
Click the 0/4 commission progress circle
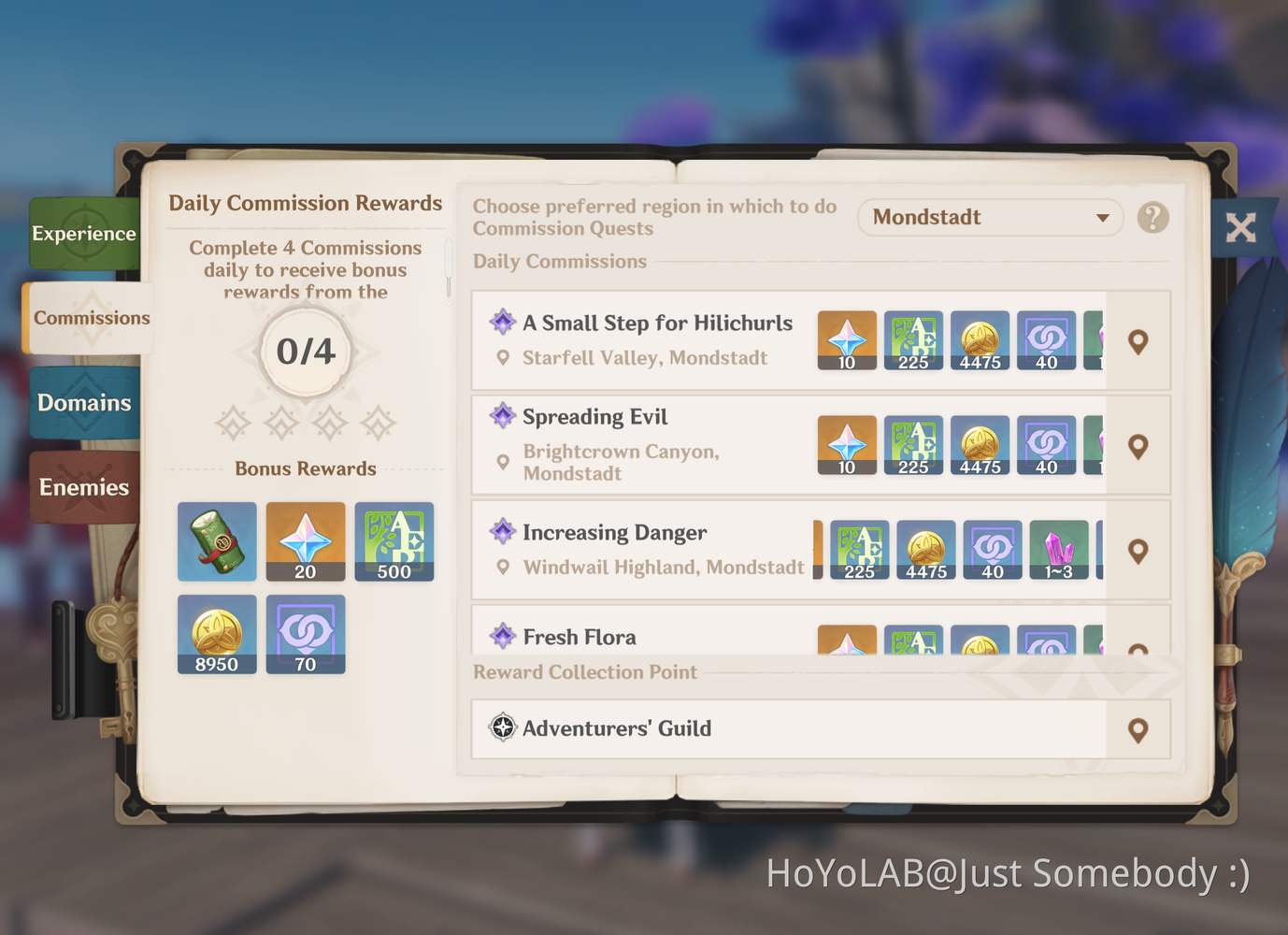[x=305, y=353]
